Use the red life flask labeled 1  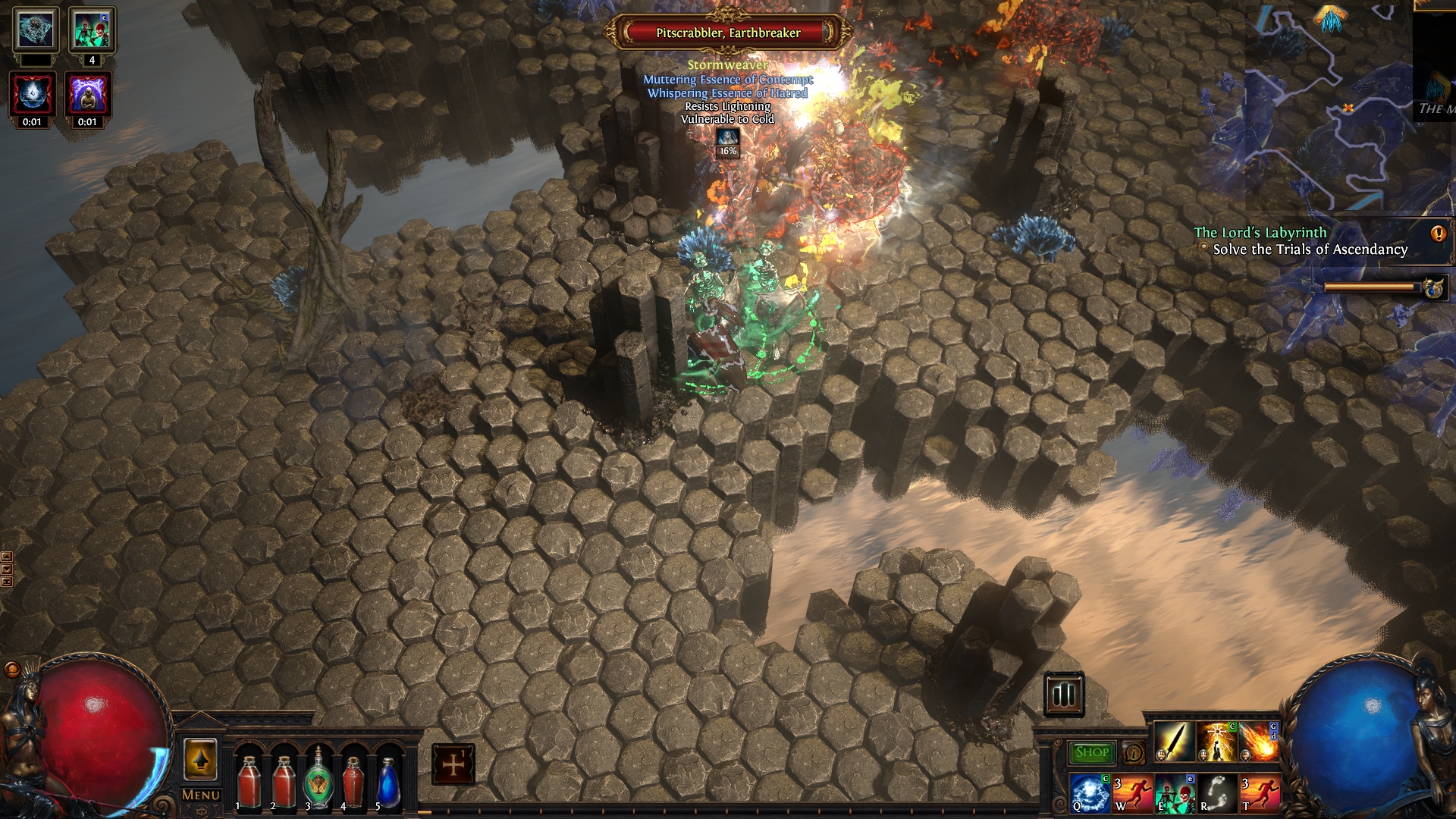click(x=248, y=781)
